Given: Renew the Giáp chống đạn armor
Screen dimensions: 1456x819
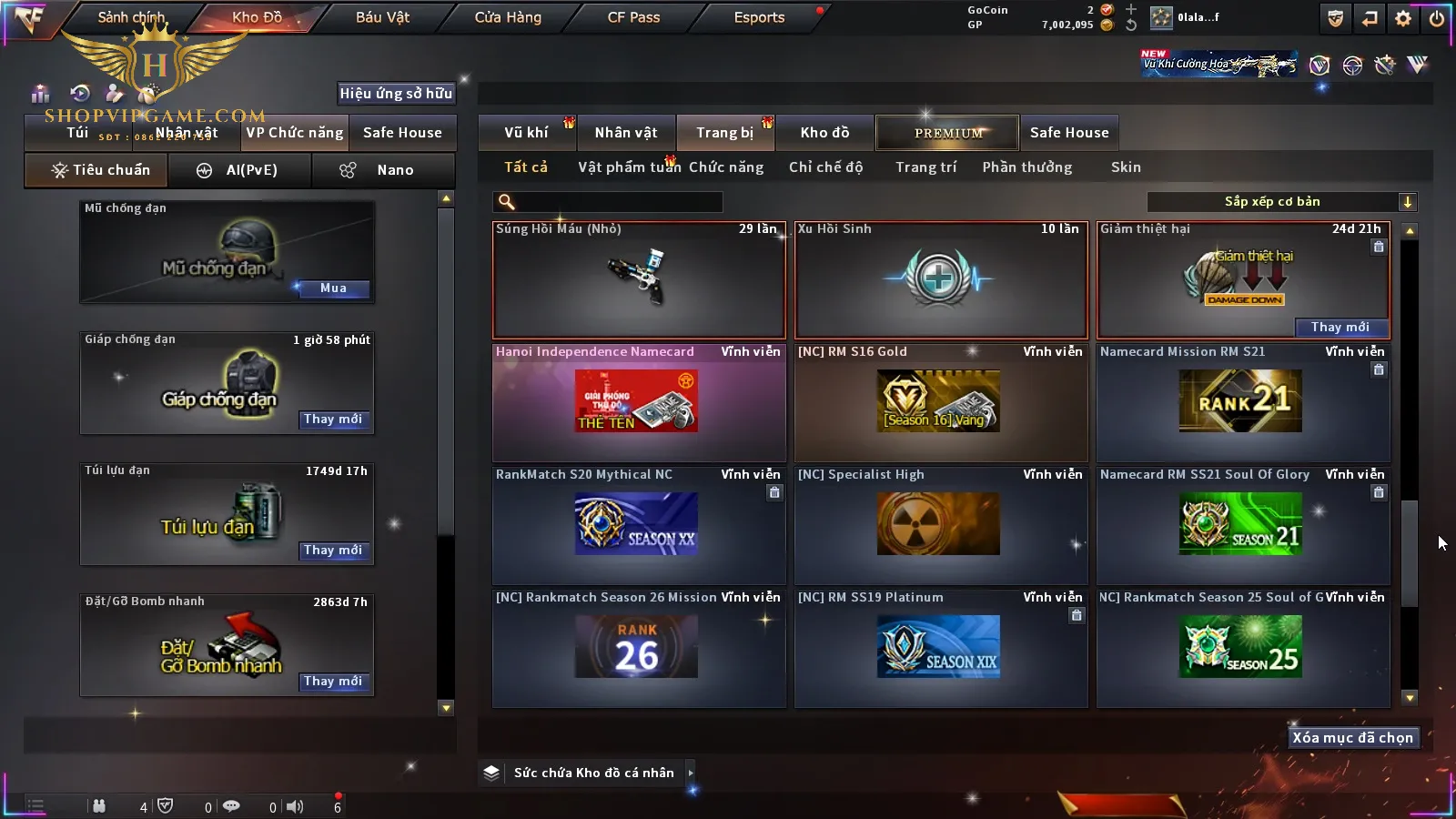Looking at the screenshot, I should pos(333,420).
